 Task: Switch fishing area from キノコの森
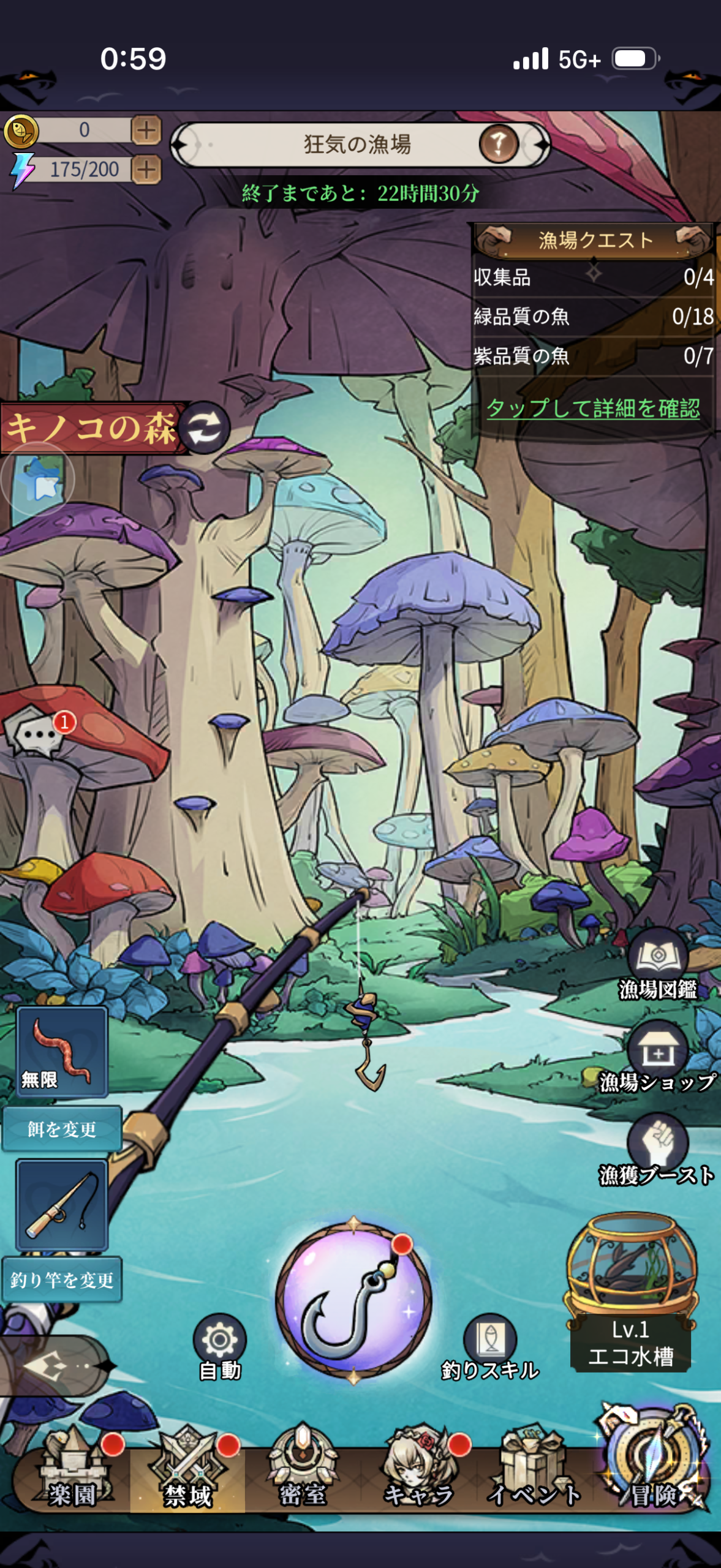coord(205,427)
